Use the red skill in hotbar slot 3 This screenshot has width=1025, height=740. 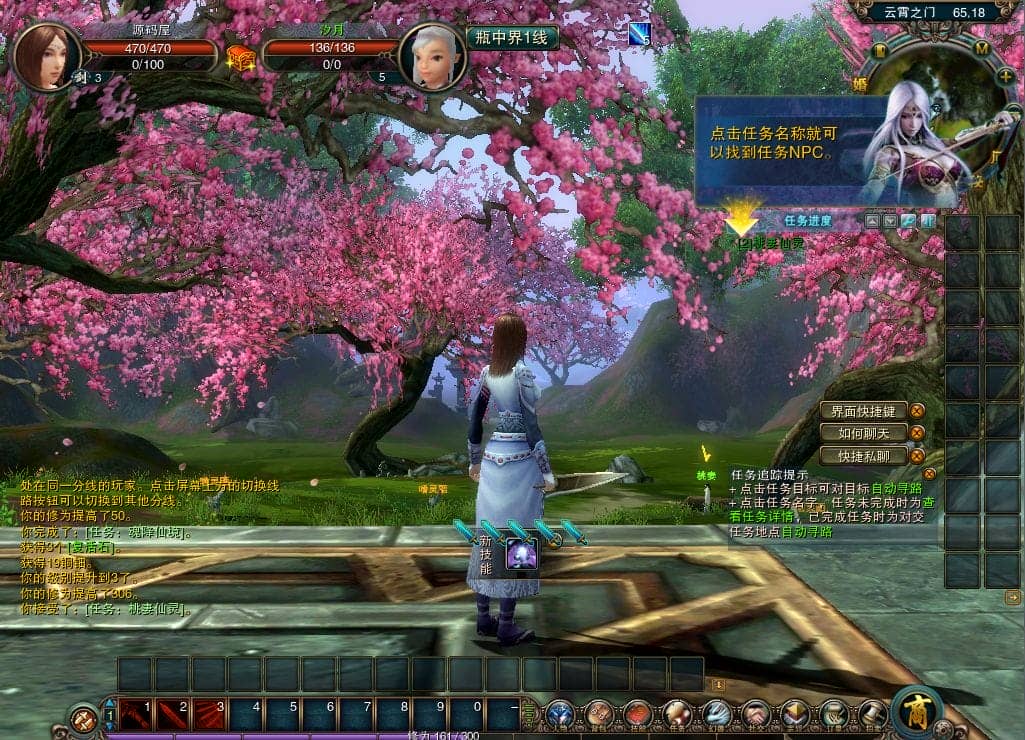click(x=211, y=714)
